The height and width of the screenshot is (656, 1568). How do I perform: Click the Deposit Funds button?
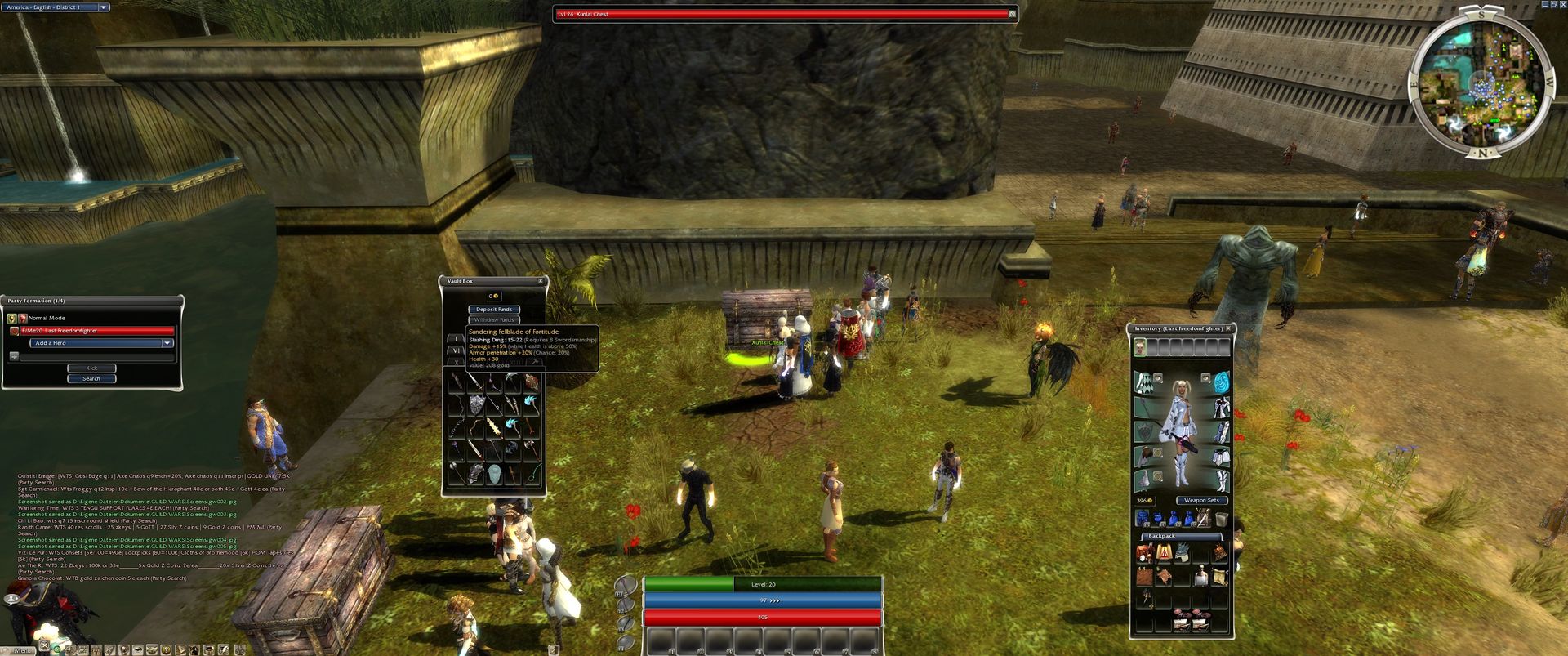click(494, 310)
